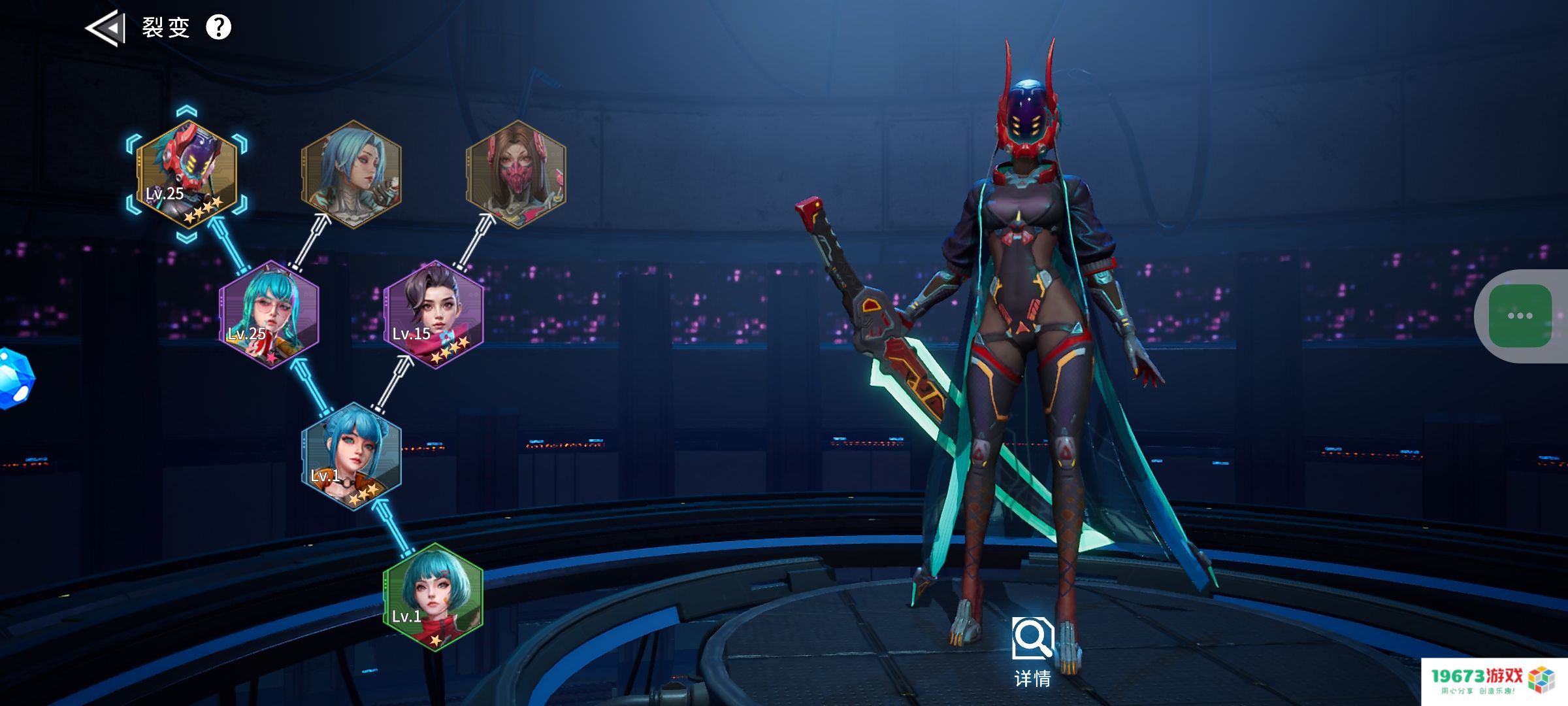Open the question mark help for 裂变
Viewport: 1568px width, 706px height.
[219, 27]
